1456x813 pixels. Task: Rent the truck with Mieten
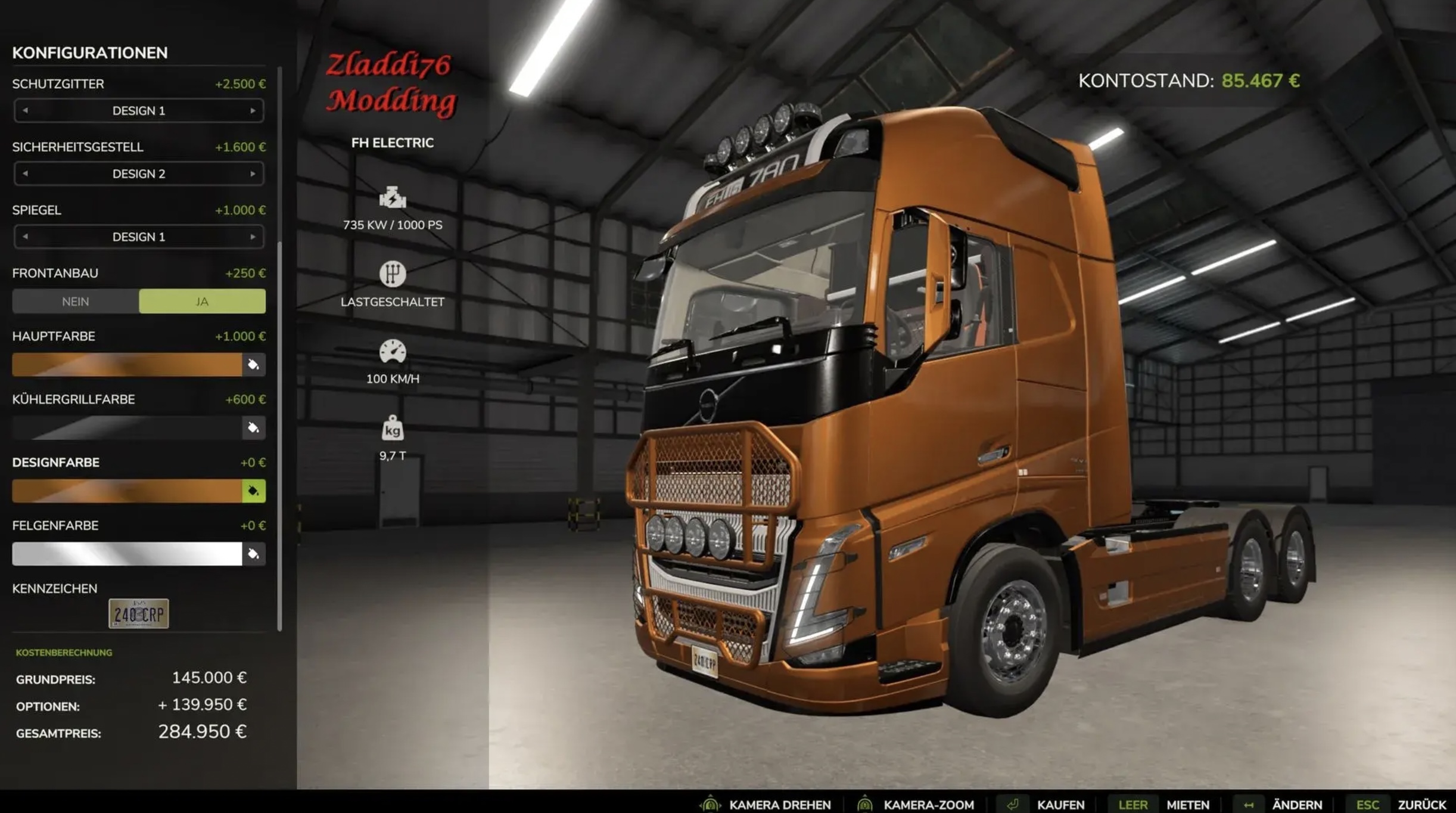coord(1187,805)
